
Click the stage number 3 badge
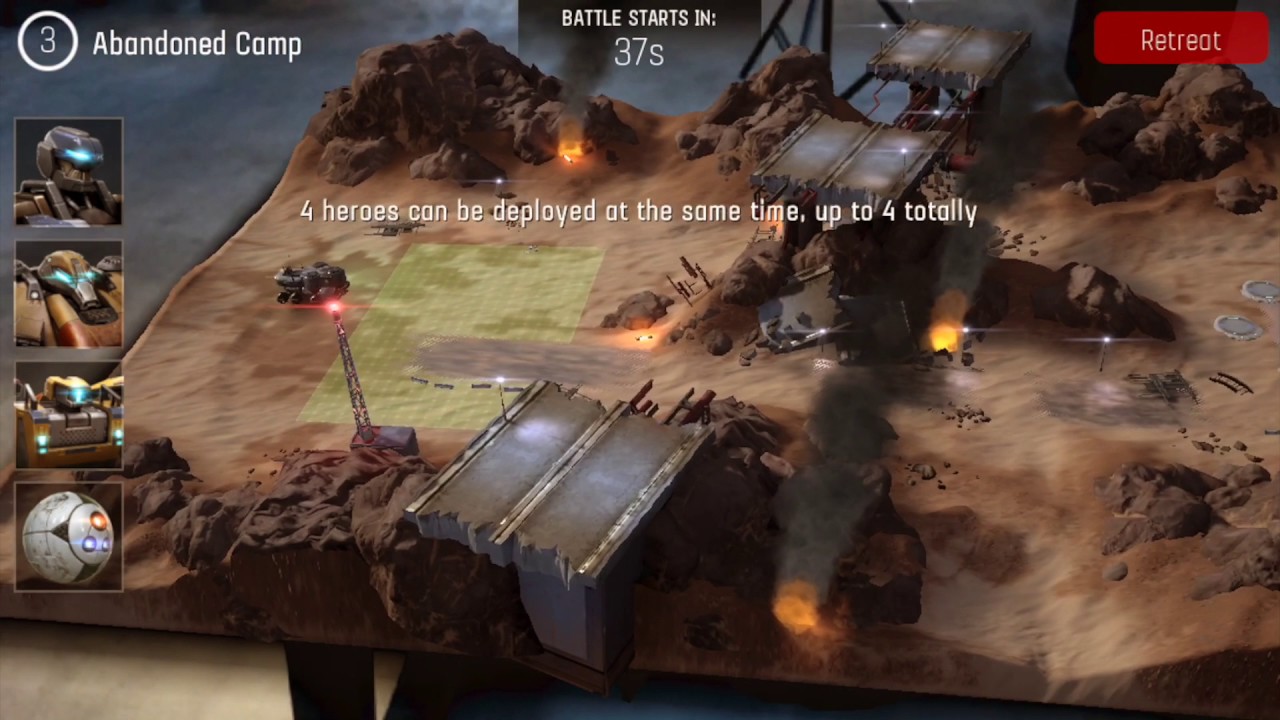click(47, 43)
